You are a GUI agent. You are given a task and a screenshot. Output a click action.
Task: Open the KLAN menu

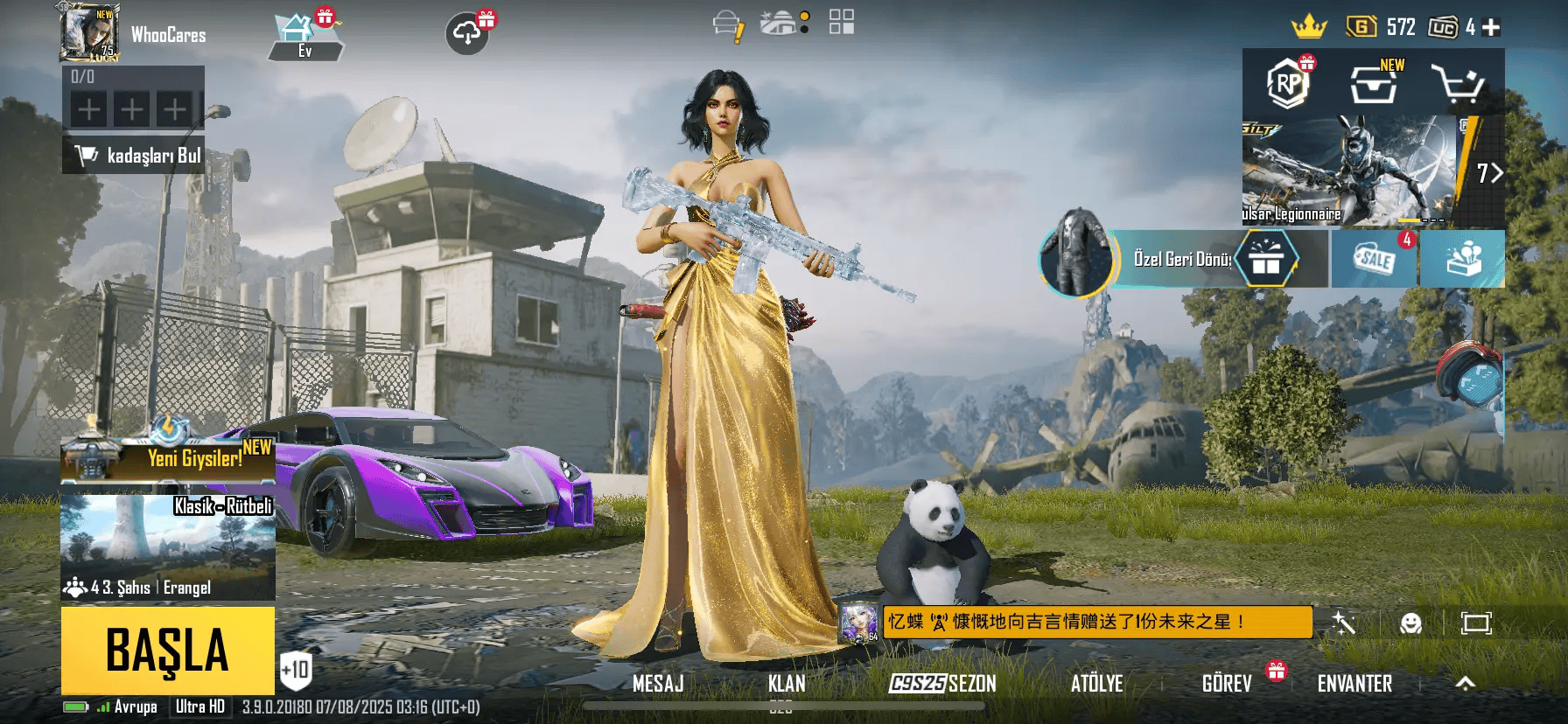(x=787, y=684)
